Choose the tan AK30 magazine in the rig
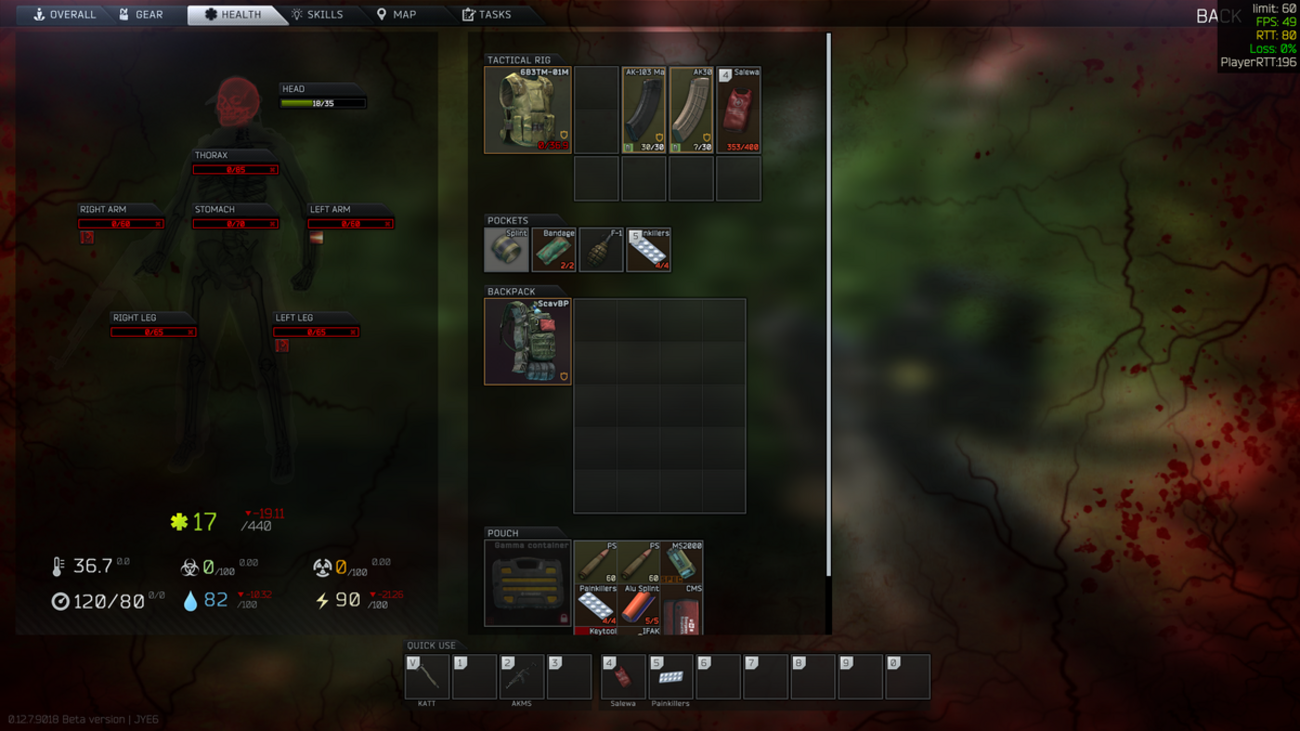 691,110
